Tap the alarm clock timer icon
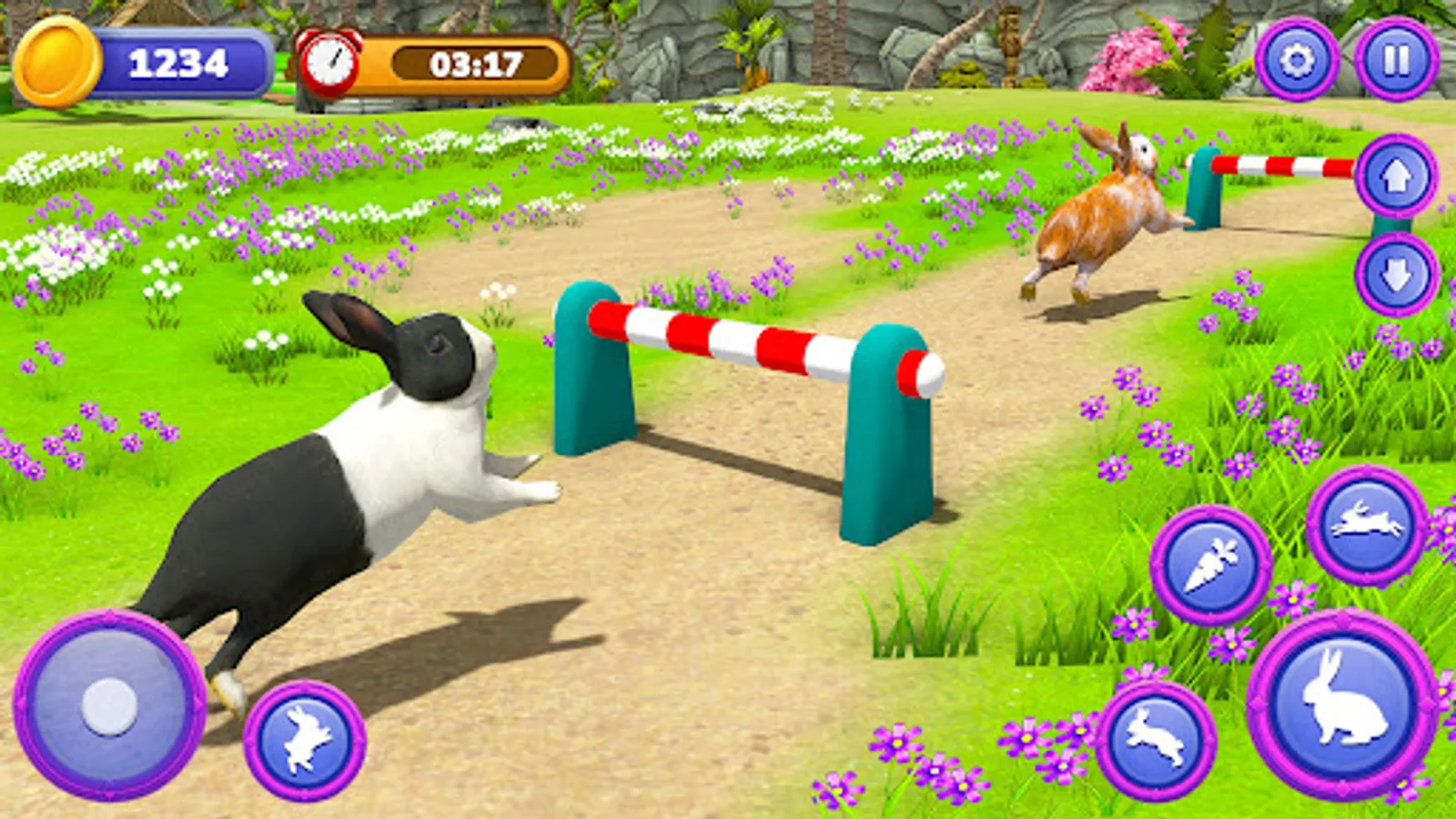The height and width of the screenshot is (819, 1456). [332, 62]
